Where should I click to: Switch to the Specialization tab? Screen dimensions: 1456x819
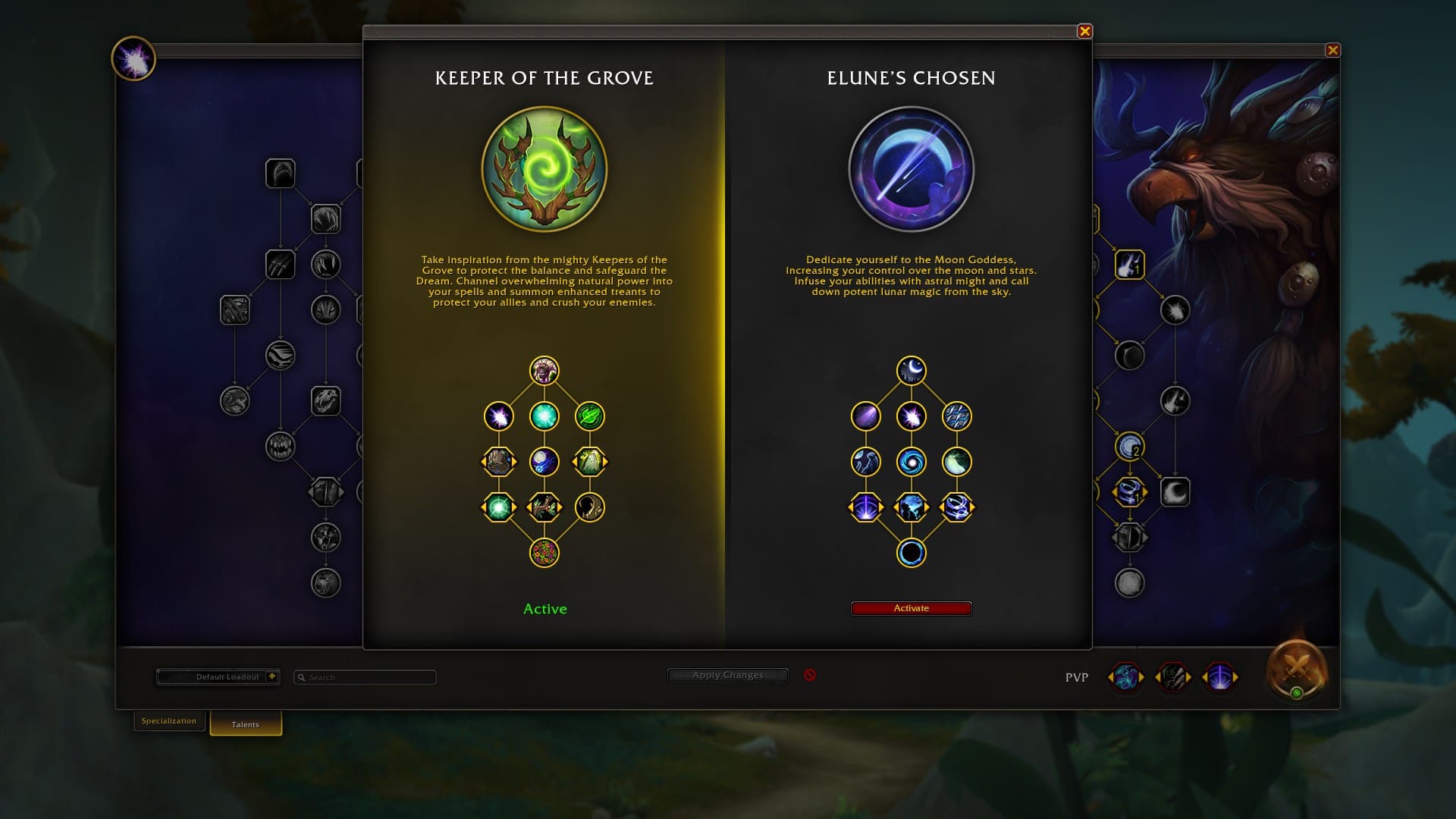pos(169,720)
